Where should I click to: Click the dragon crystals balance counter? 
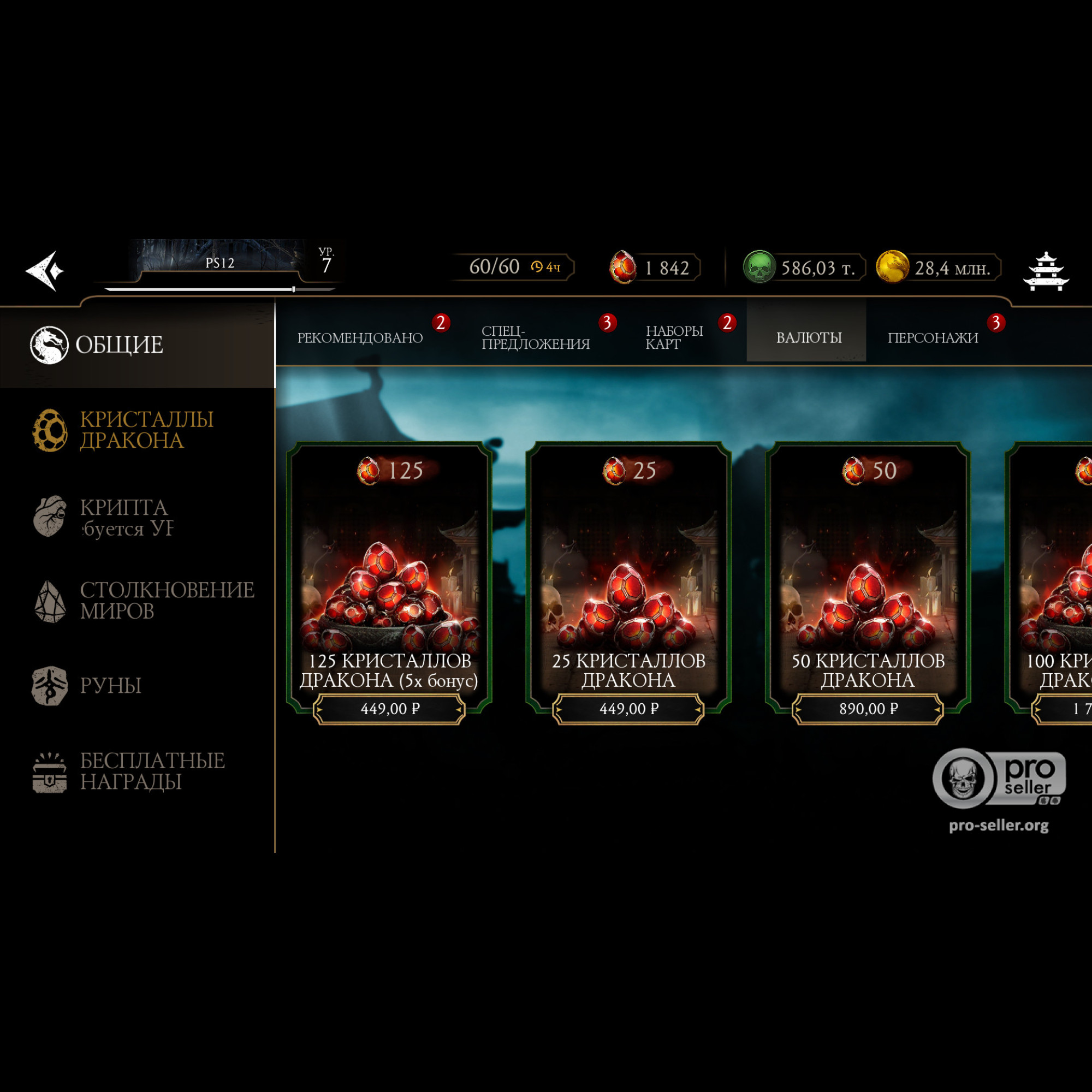click(x=656, y=268)
